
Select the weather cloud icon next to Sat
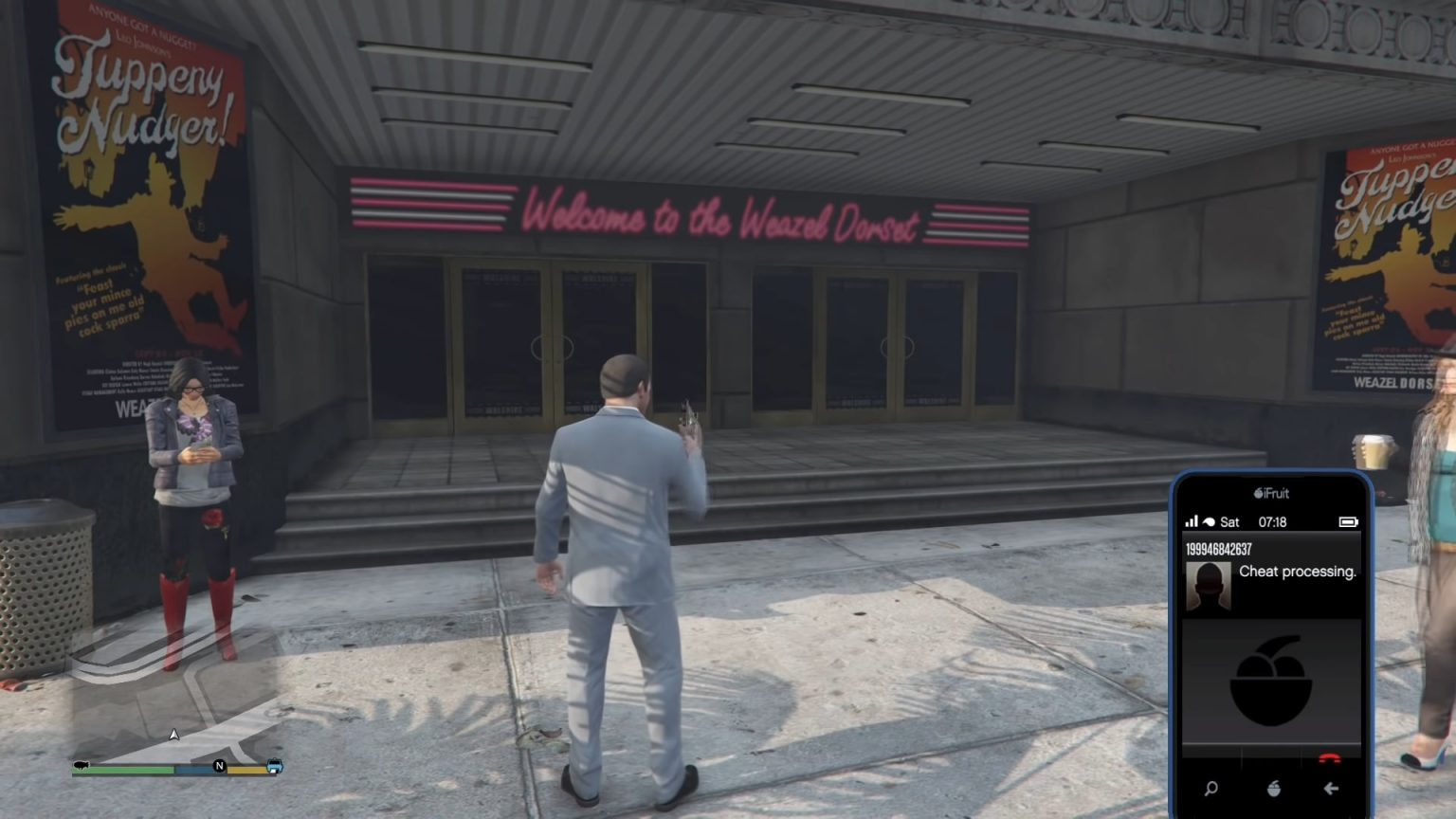click(1210, 520)
